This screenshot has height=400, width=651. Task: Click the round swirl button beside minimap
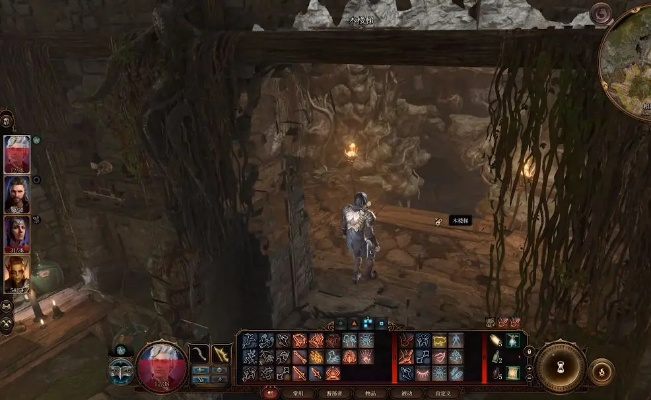click(x=601, y=14)
